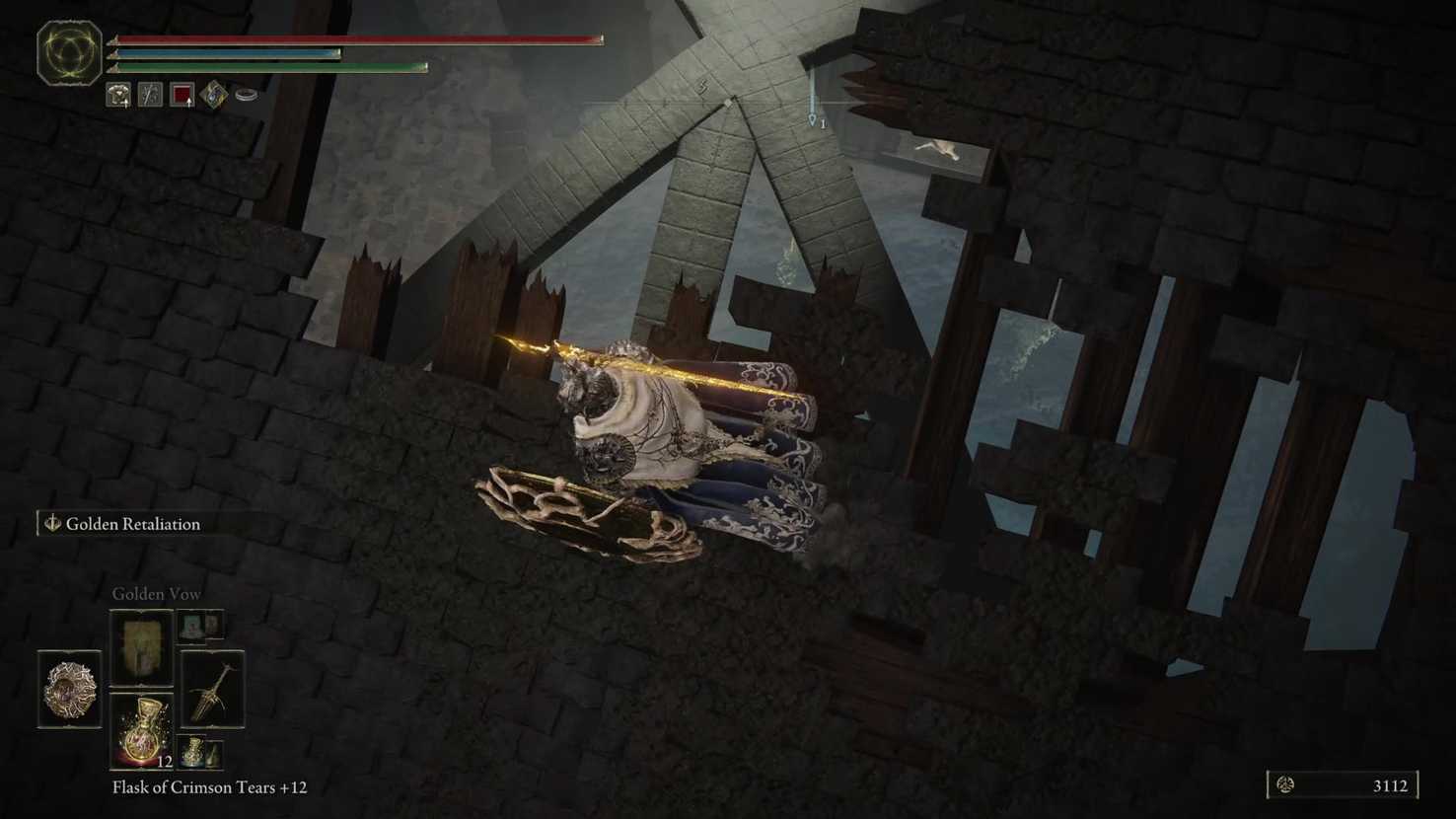Click the crossed weapons status icon
The height and width of the screenshot is (819, 1456).
coord(150,95)
